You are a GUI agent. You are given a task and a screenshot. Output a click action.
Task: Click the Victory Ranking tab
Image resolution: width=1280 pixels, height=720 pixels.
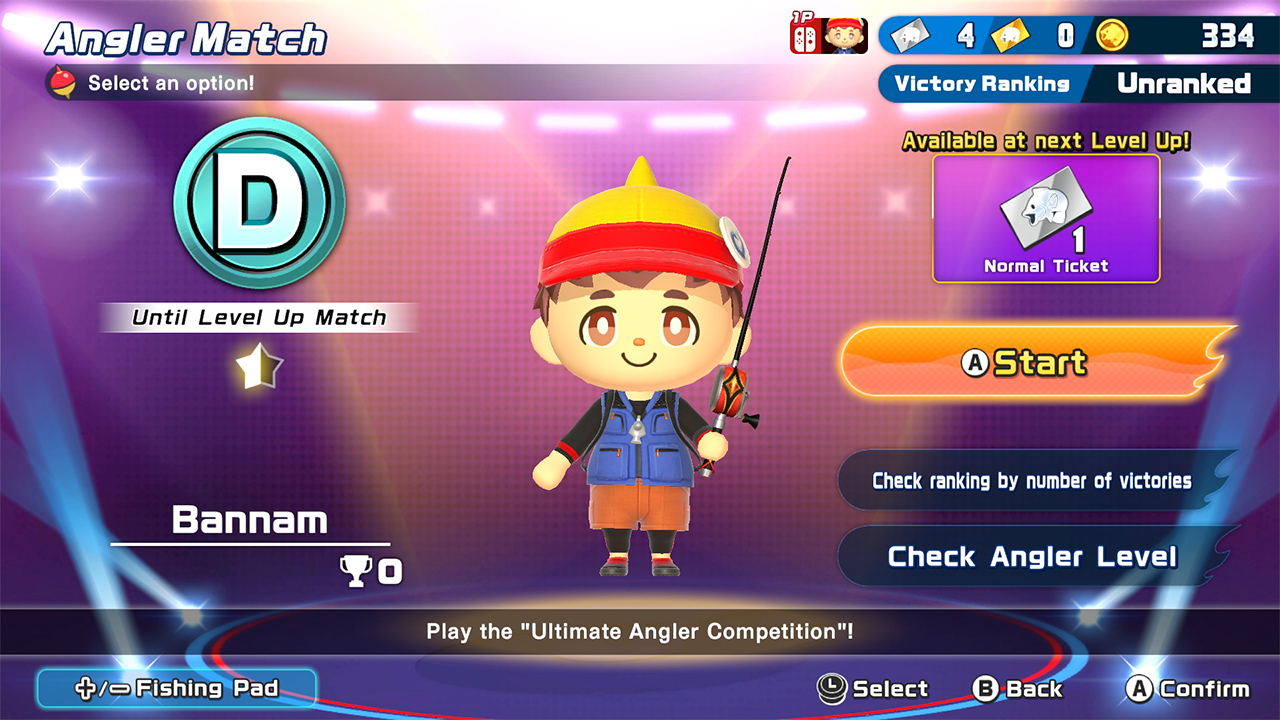(983, 84)
